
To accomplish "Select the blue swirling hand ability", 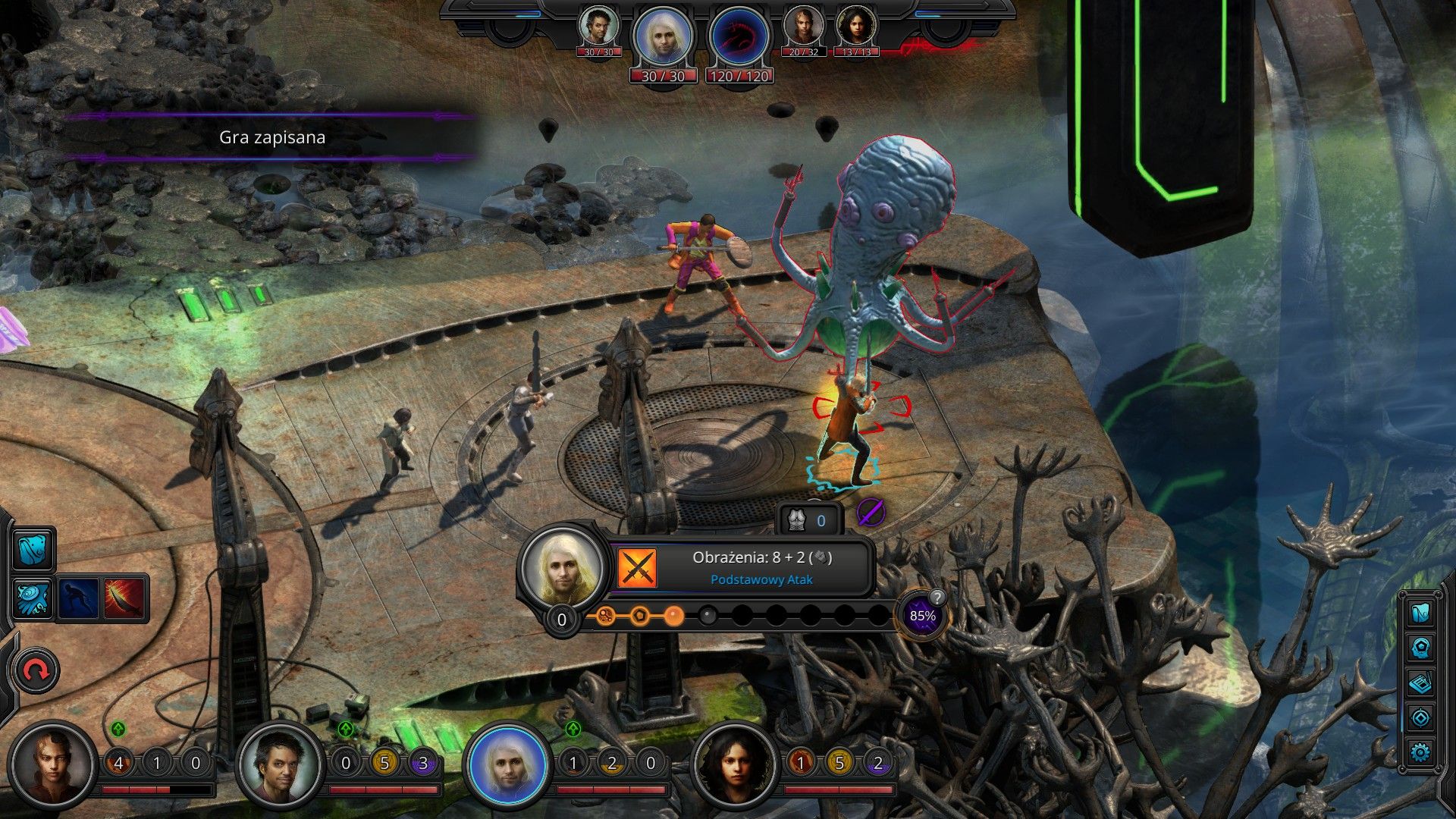I will [x=33, y=598].
